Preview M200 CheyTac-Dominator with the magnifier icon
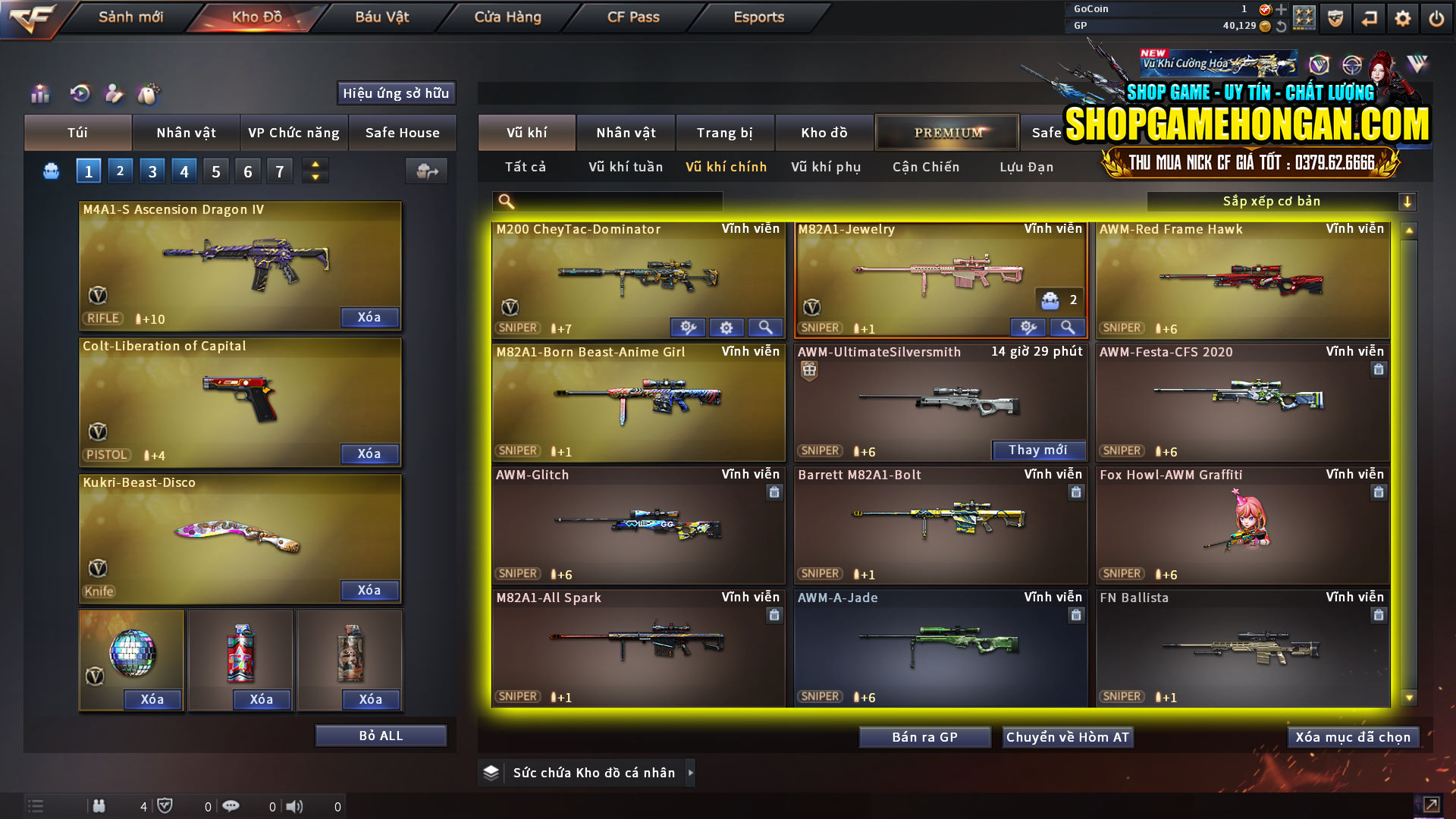Image resolution: width=1456 pixels, height=819 pixels. pos(766,328)
